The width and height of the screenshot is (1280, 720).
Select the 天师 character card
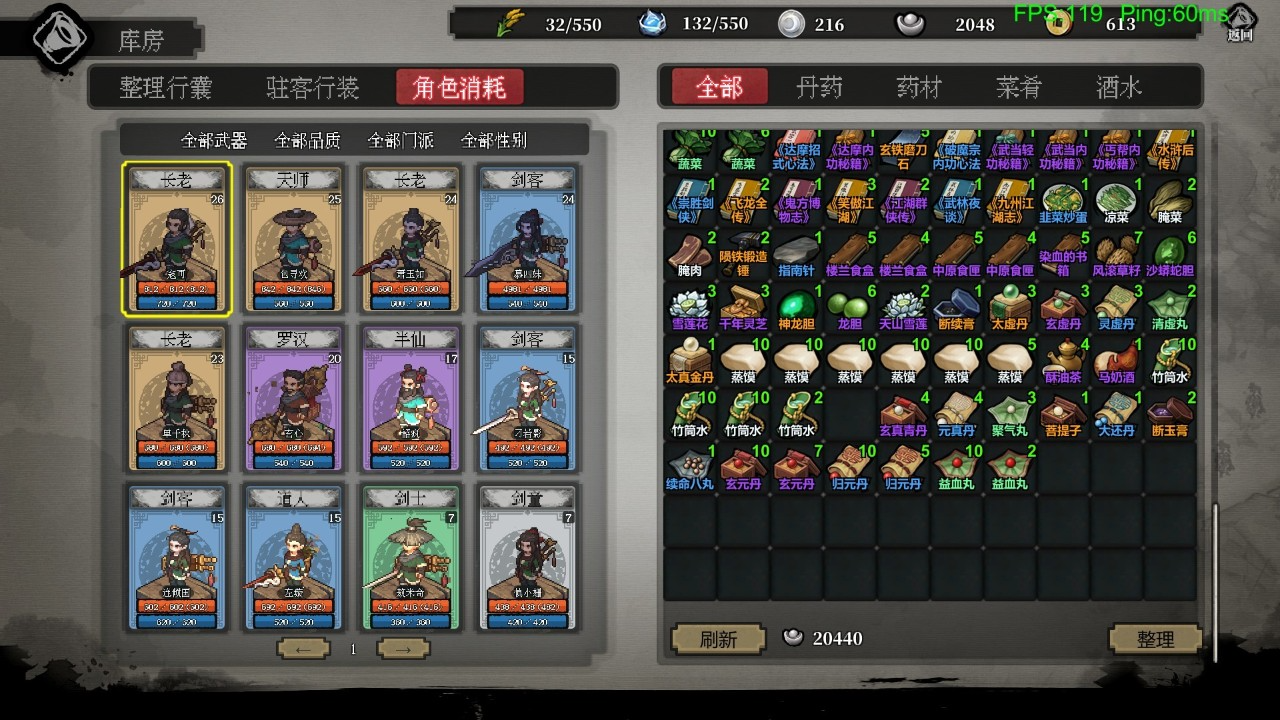[x=293, y=240]
